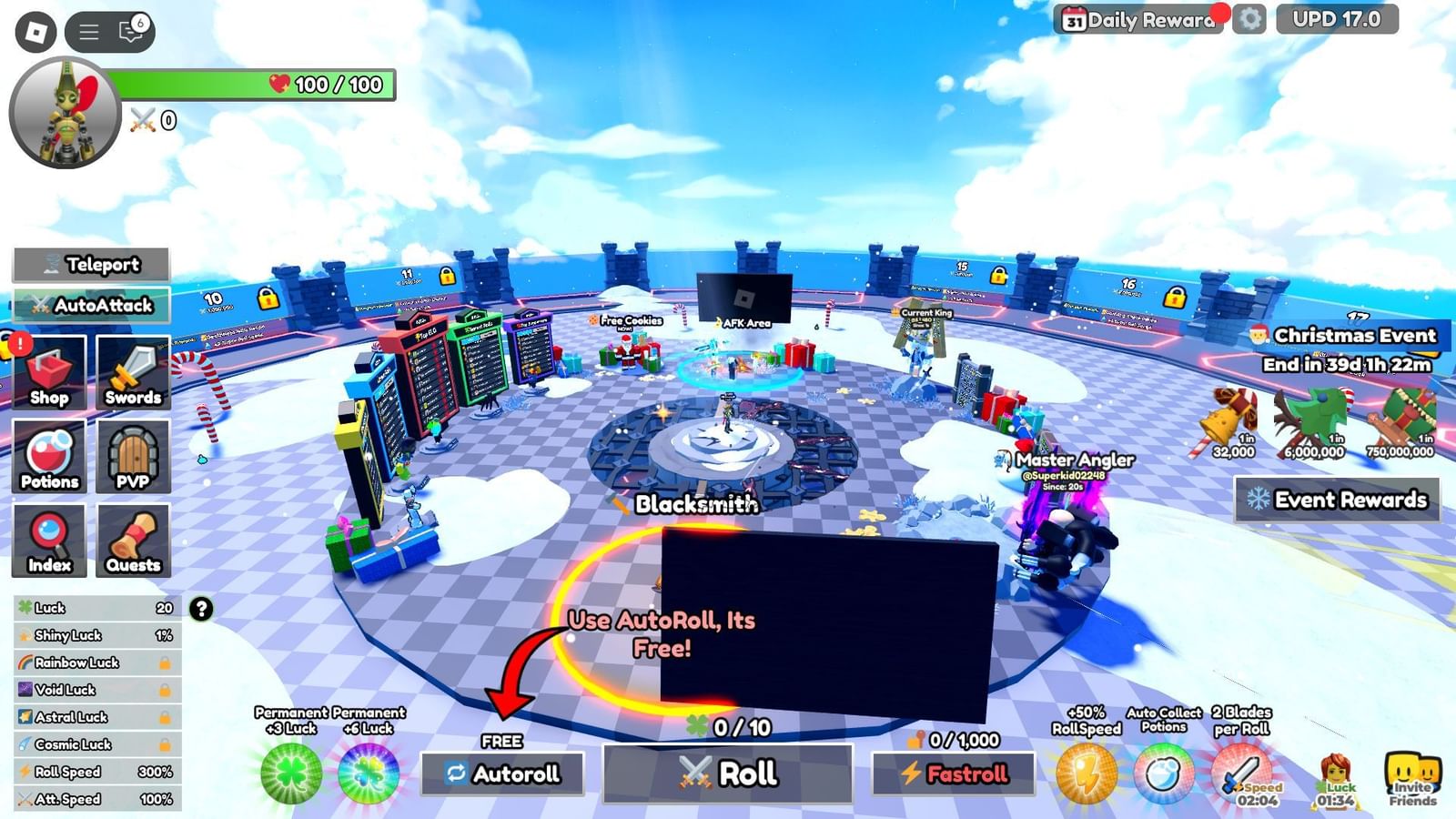Open the Shop

click(x=50, y=371)
